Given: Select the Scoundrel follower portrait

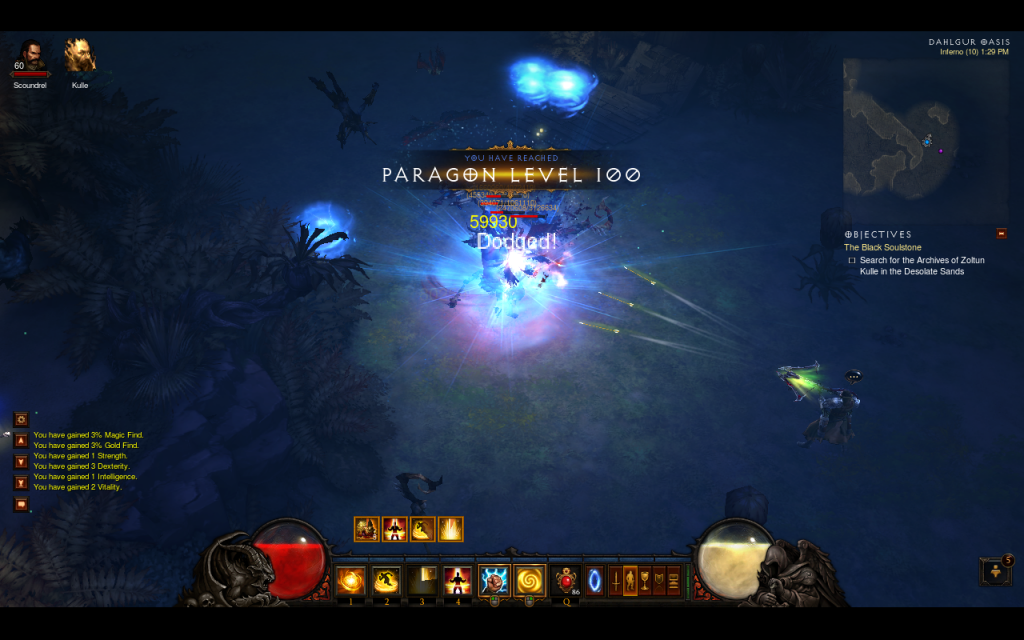Looking at the screenshot, I should coord(30,57).
